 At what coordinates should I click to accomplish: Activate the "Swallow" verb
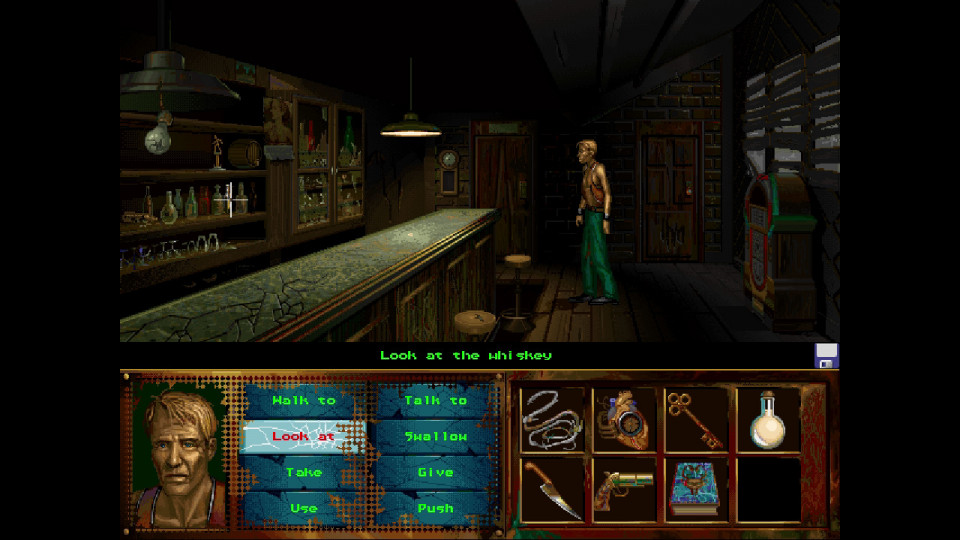[435, 436]
